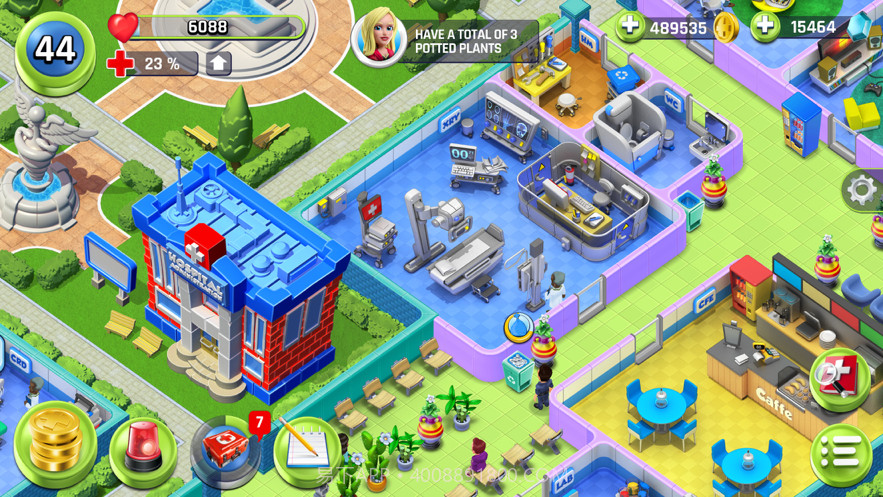The width and height of the screenshot is (883, 497).
Task: Show the green list menu
Action: [x=840, y=453]
